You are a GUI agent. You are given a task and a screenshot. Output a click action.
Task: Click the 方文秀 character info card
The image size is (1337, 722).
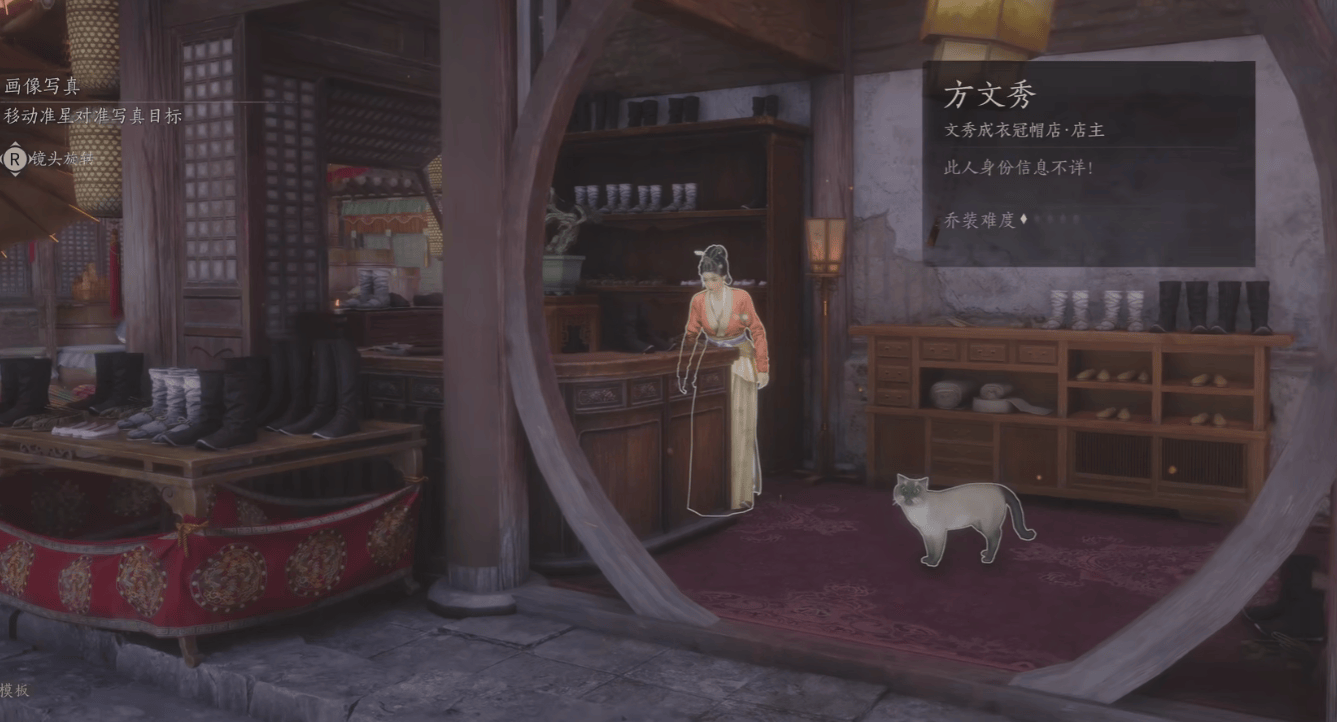(1088, 163)
